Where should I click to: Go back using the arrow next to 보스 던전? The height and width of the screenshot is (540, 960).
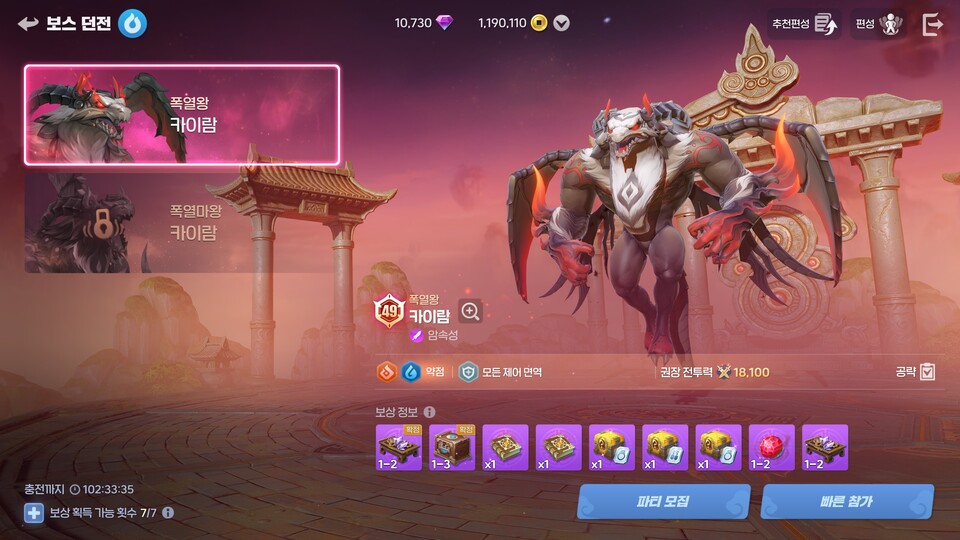[x=28, y=24]
